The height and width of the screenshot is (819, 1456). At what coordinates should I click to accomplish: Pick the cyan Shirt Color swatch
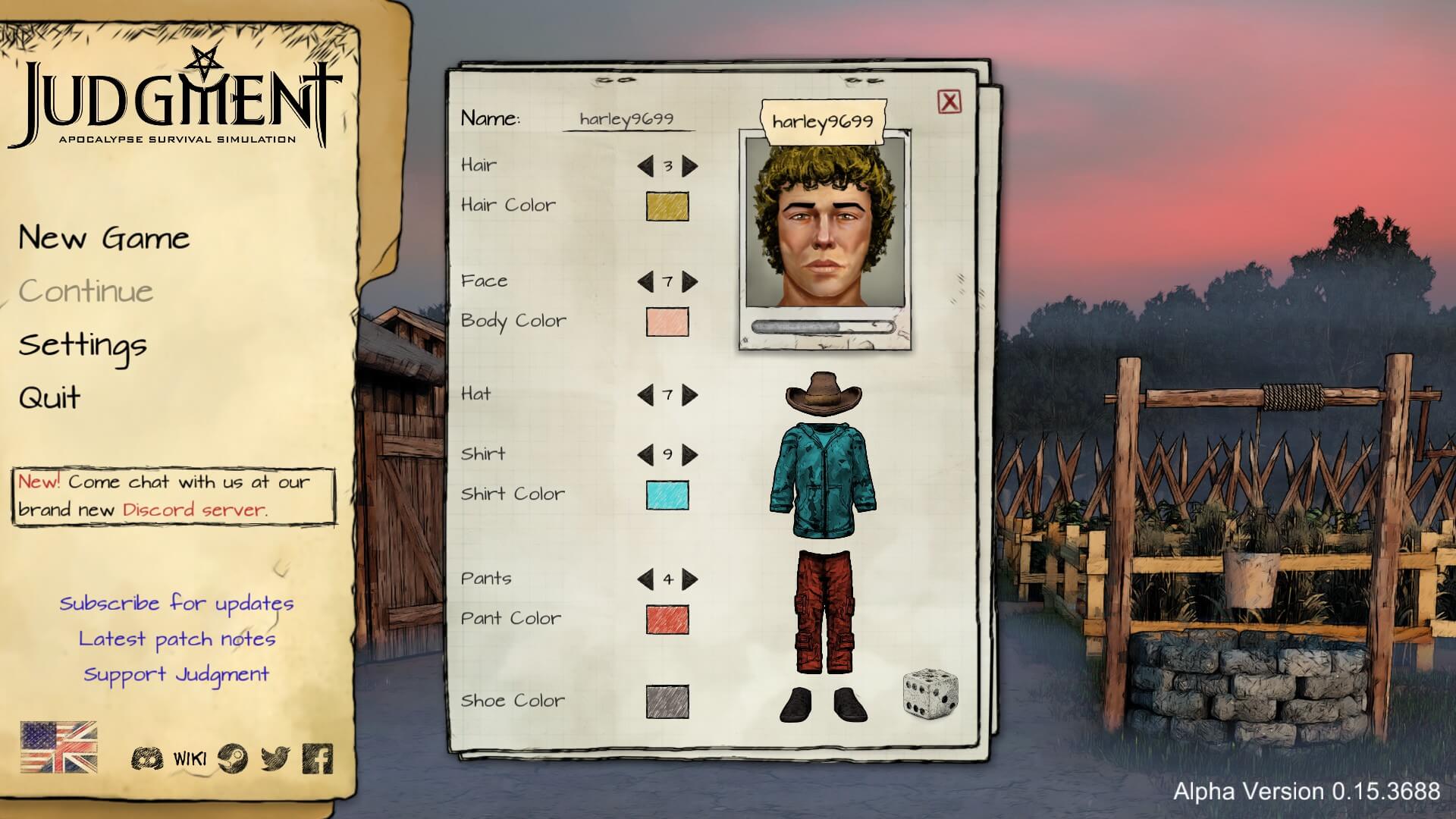667,495
